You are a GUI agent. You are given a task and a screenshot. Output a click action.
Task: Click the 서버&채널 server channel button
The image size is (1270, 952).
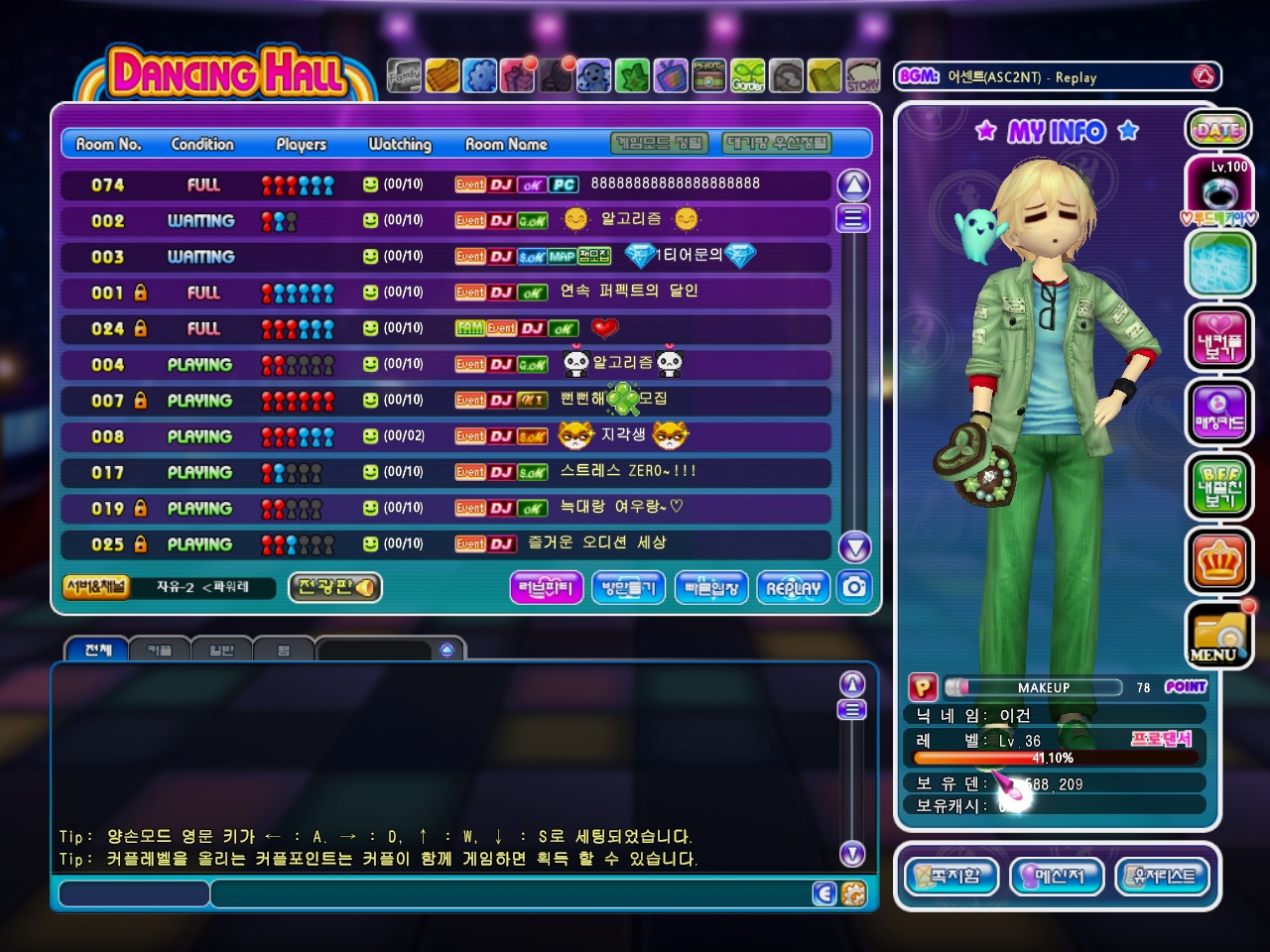tap(95, 587)
